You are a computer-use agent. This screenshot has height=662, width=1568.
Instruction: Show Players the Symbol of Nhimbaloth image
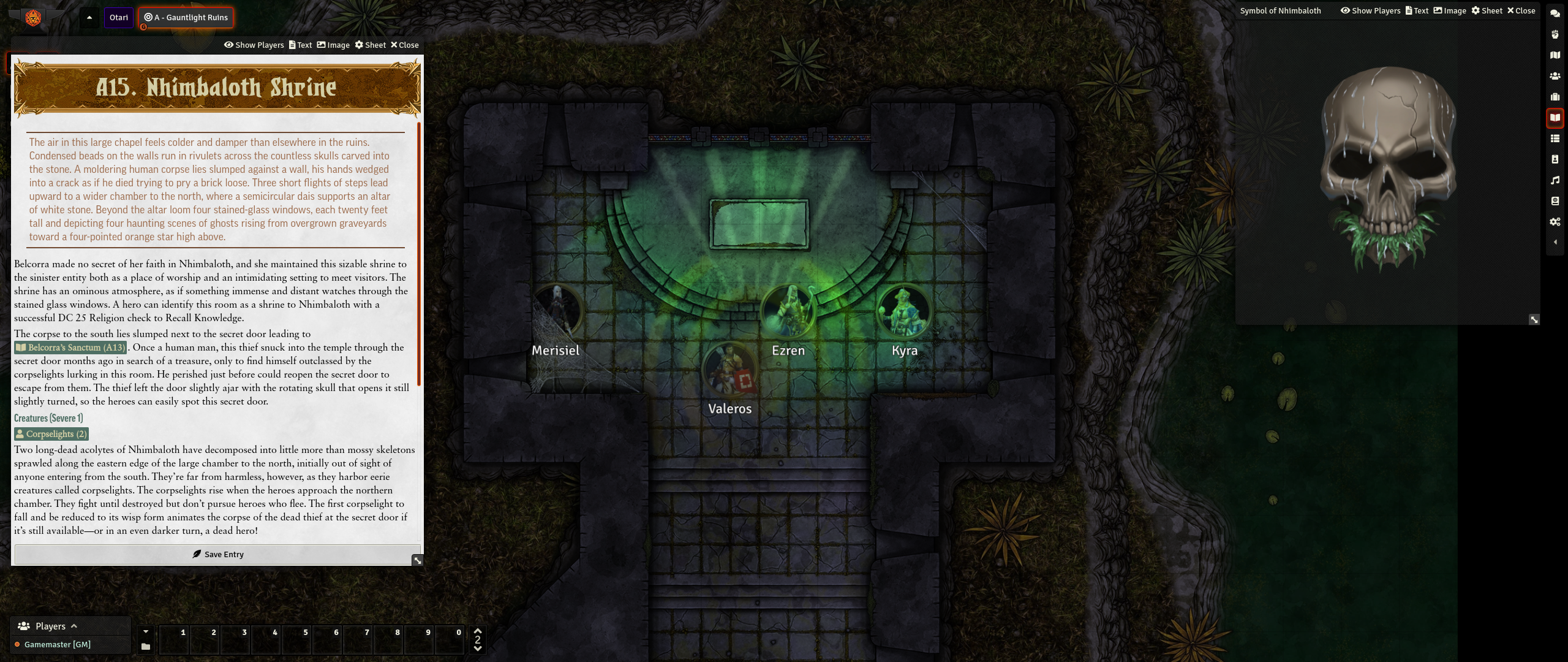coord(1370,10)
